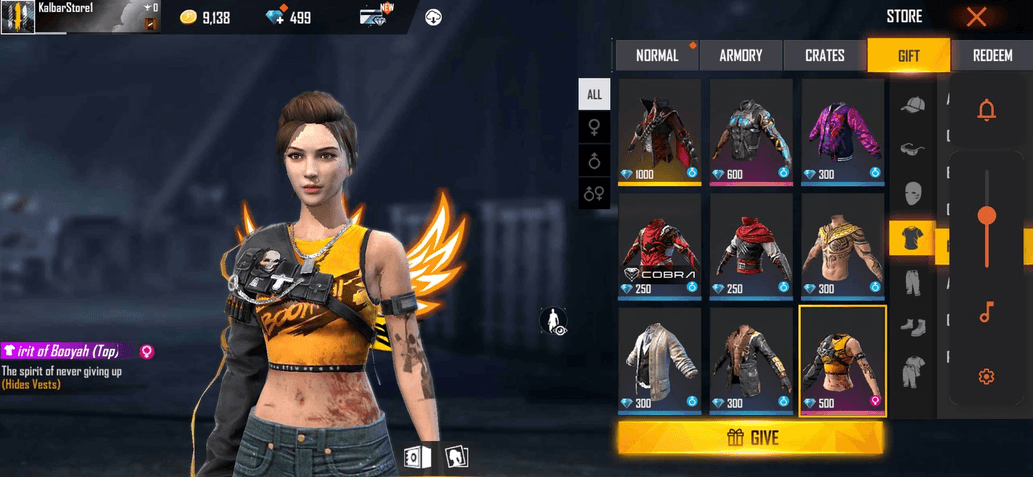Filter items by female symbol
The image size is (1033, 477).
[x=594, y=127]
